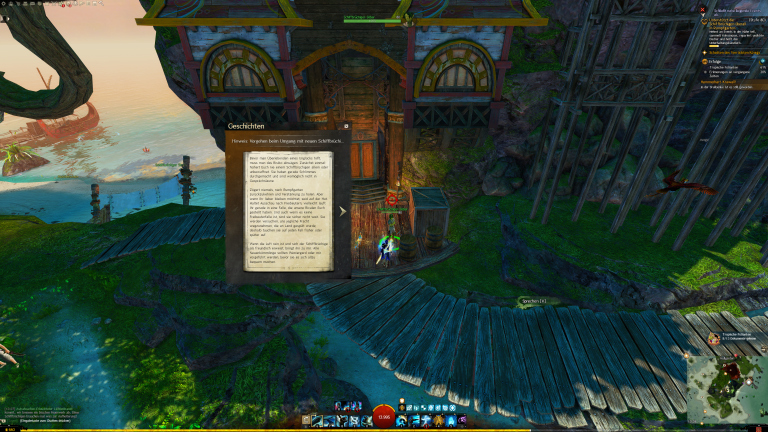Turn to the next story page arrow
This screenshot has width=768, height=432.
[342, 211]
